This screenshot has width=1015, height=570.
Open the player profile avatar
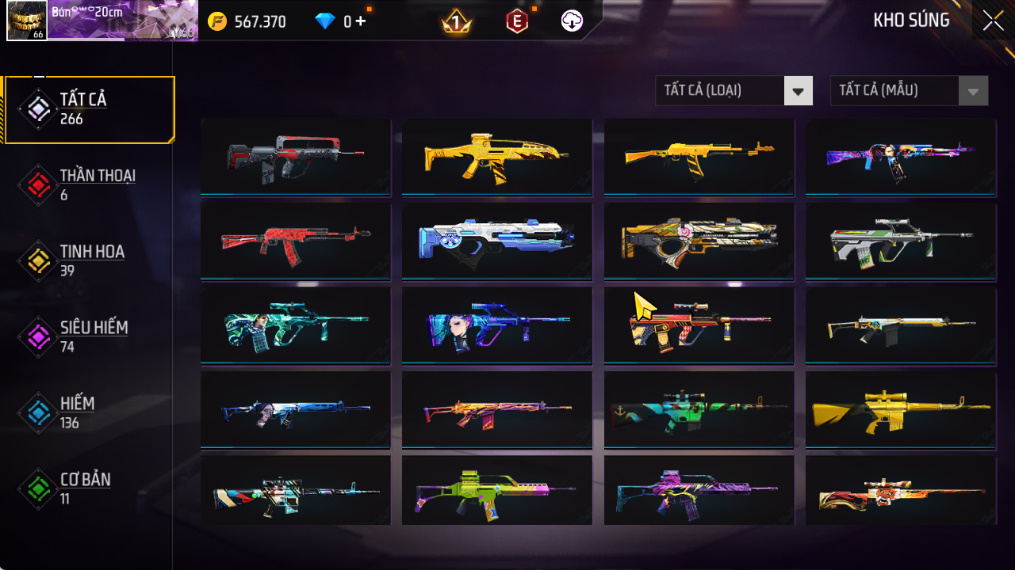(x=26, y=20)
